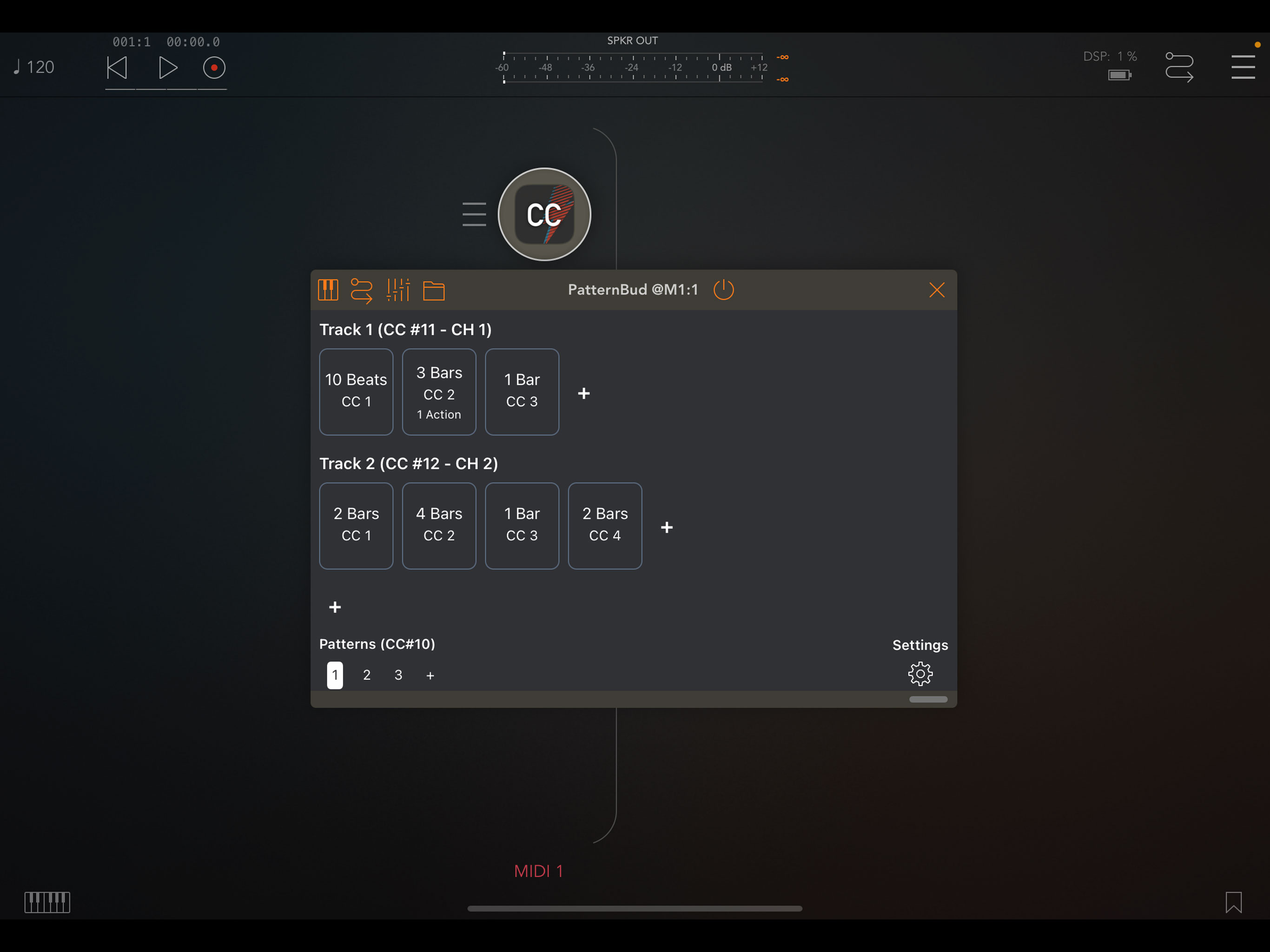The height and width of the screenshot is (952, 1270).
Task: Open PatternBud's parameters faders view
Action: [398, 290]
